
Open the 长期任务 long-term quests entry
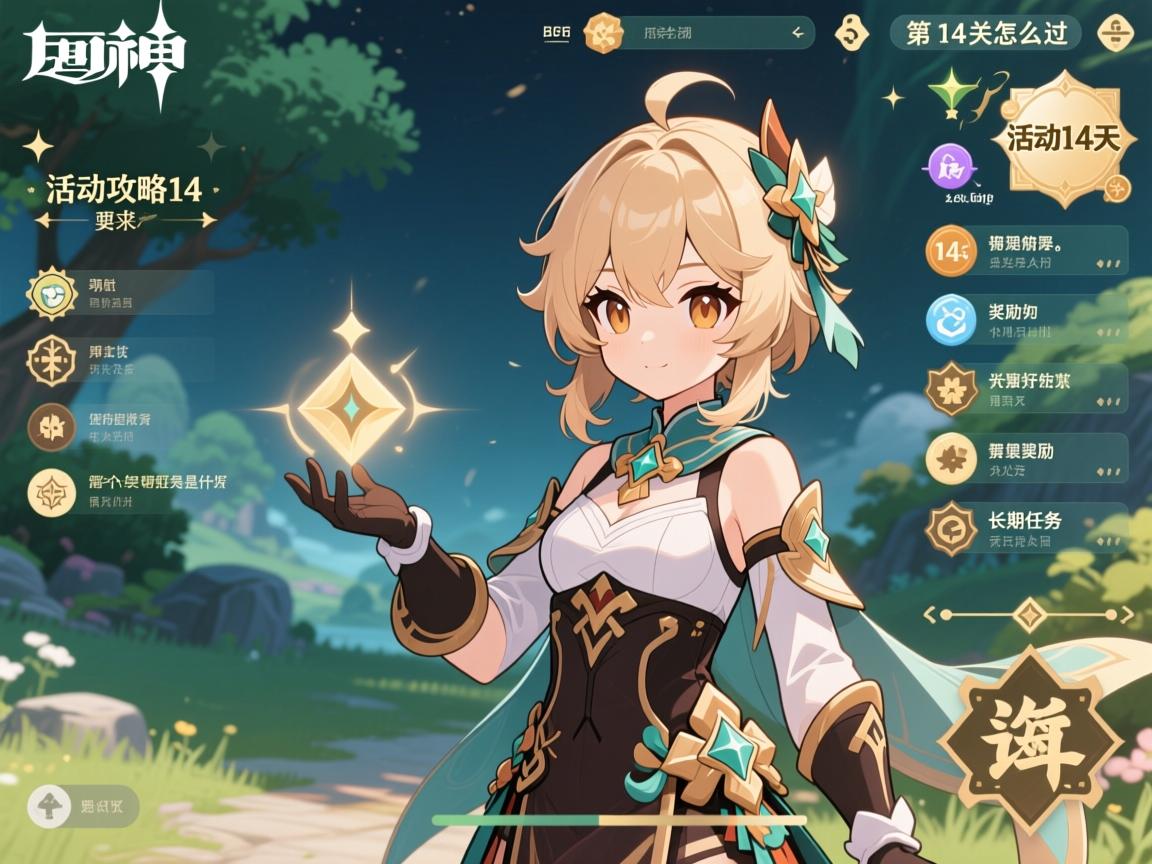tap(1027, 528)
